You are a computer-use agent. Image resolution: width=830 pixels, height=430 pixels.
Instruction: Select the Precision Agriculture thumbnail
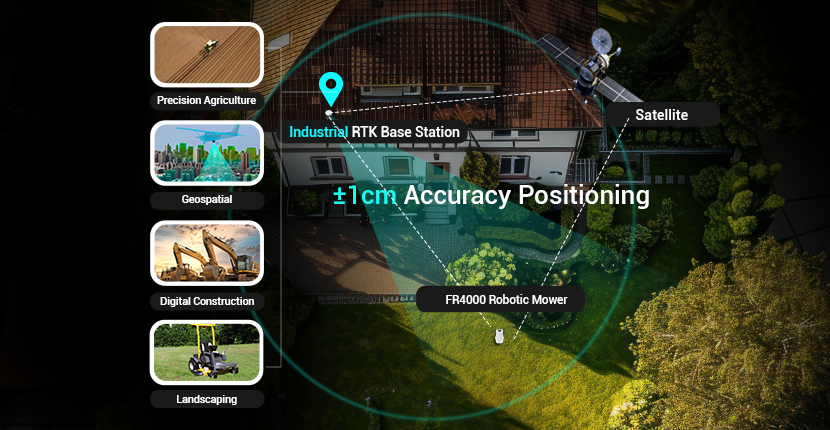(206, 54)
